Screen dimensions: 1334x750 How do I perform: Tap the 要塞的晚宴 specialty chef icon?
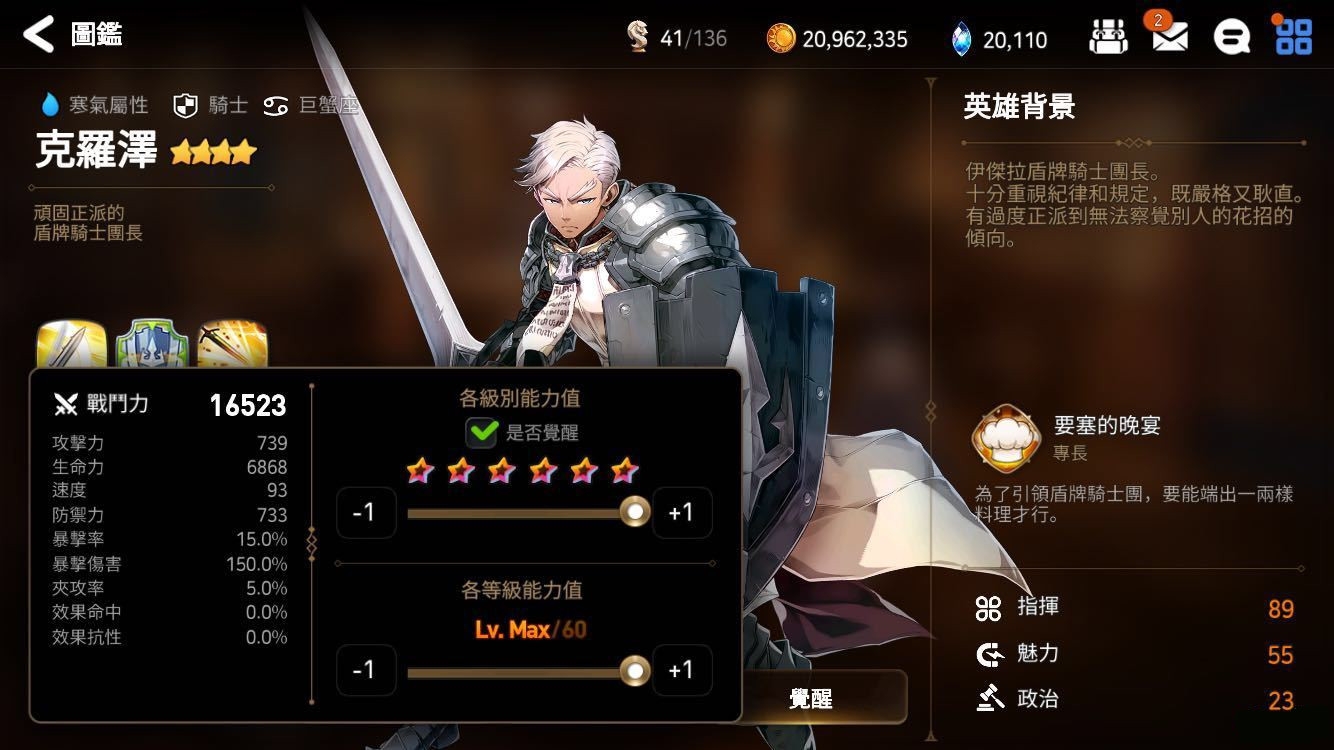(1006, 438)
